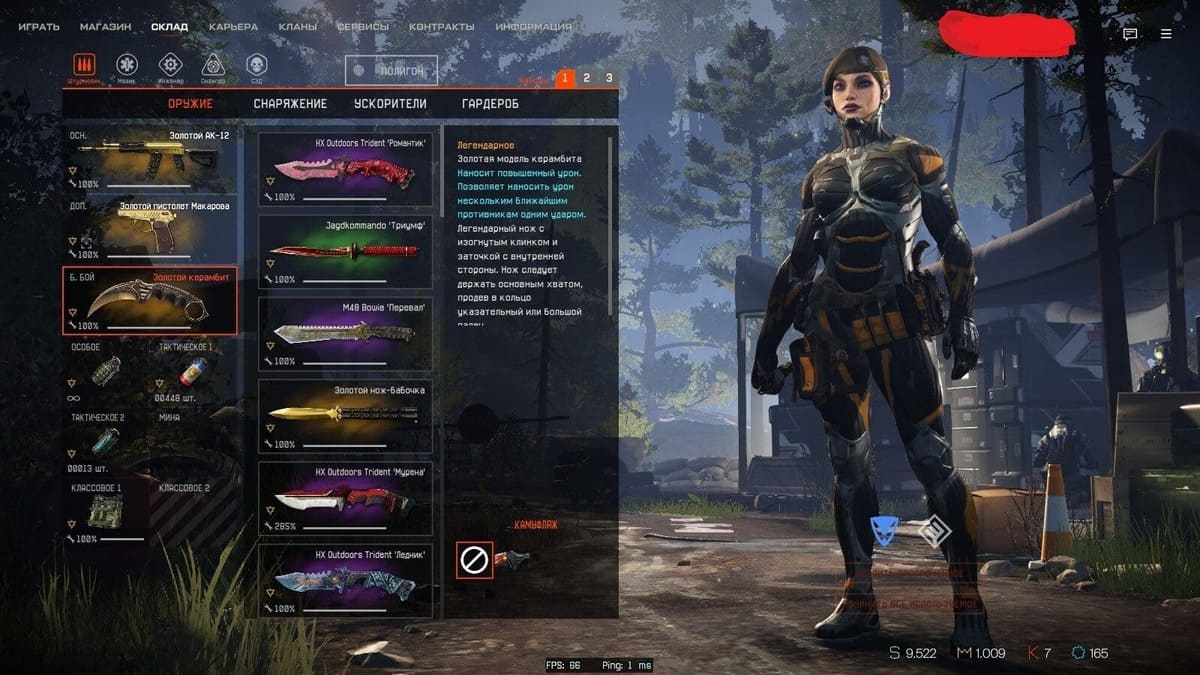Switch to the УСКОРИТЕЛИ tab
This screenshot has width=1200, height=675.
(390, 104)
